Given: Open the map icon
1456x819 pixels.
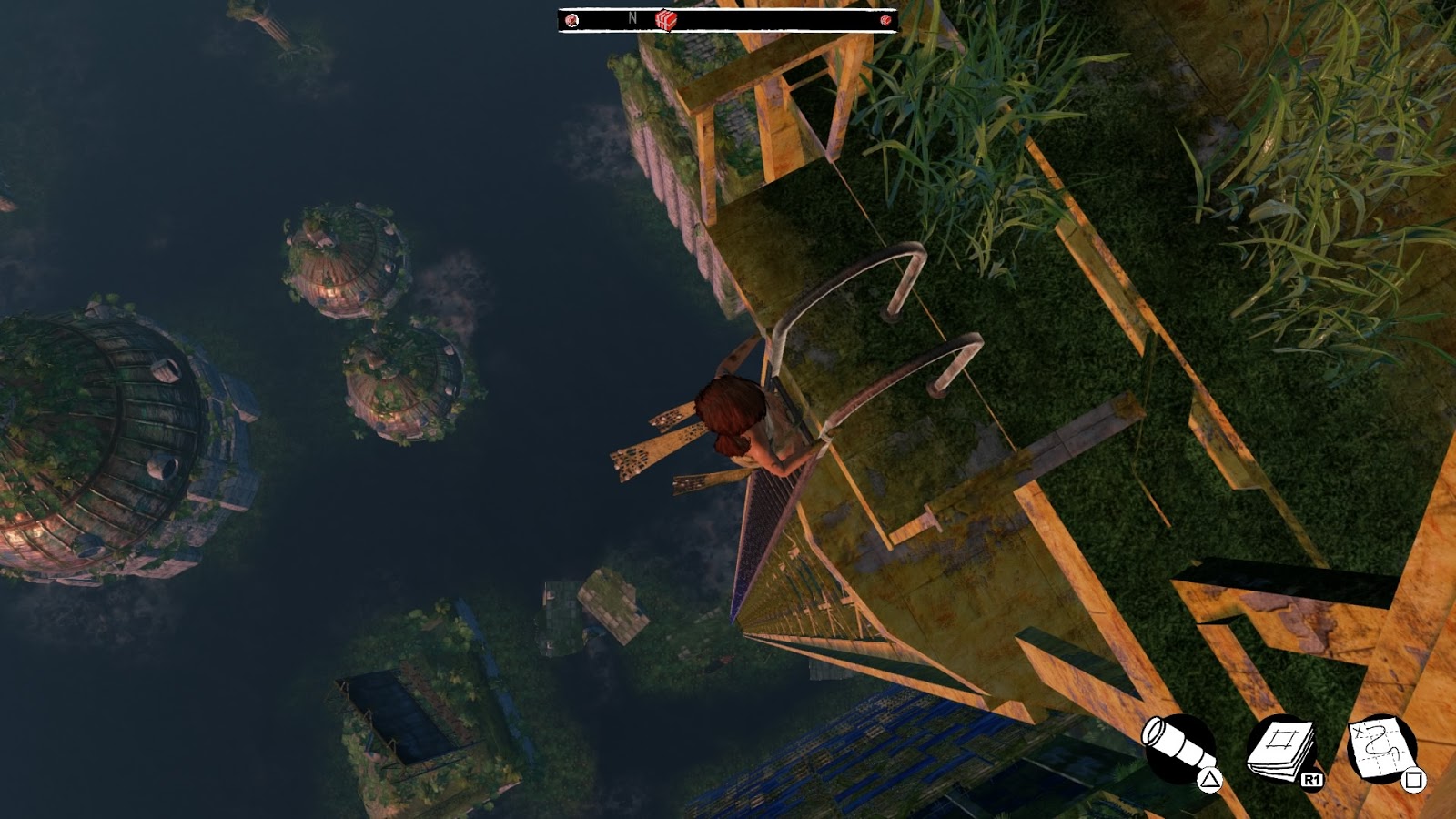Looking at the screenshot, I should 1381,749.
